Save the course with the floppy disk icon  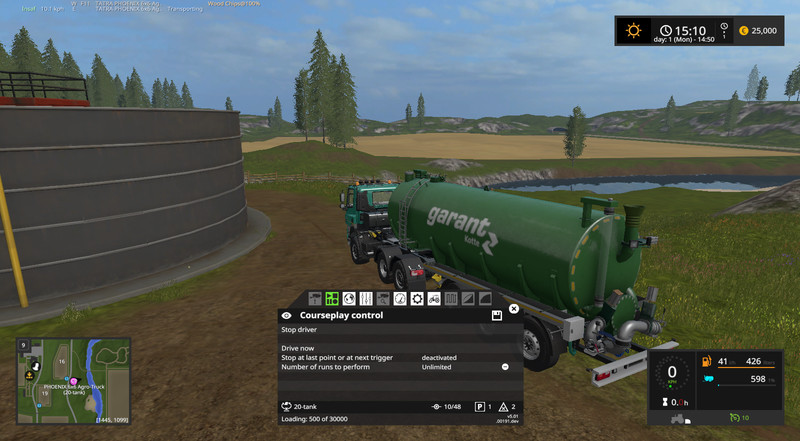[496, 315]
